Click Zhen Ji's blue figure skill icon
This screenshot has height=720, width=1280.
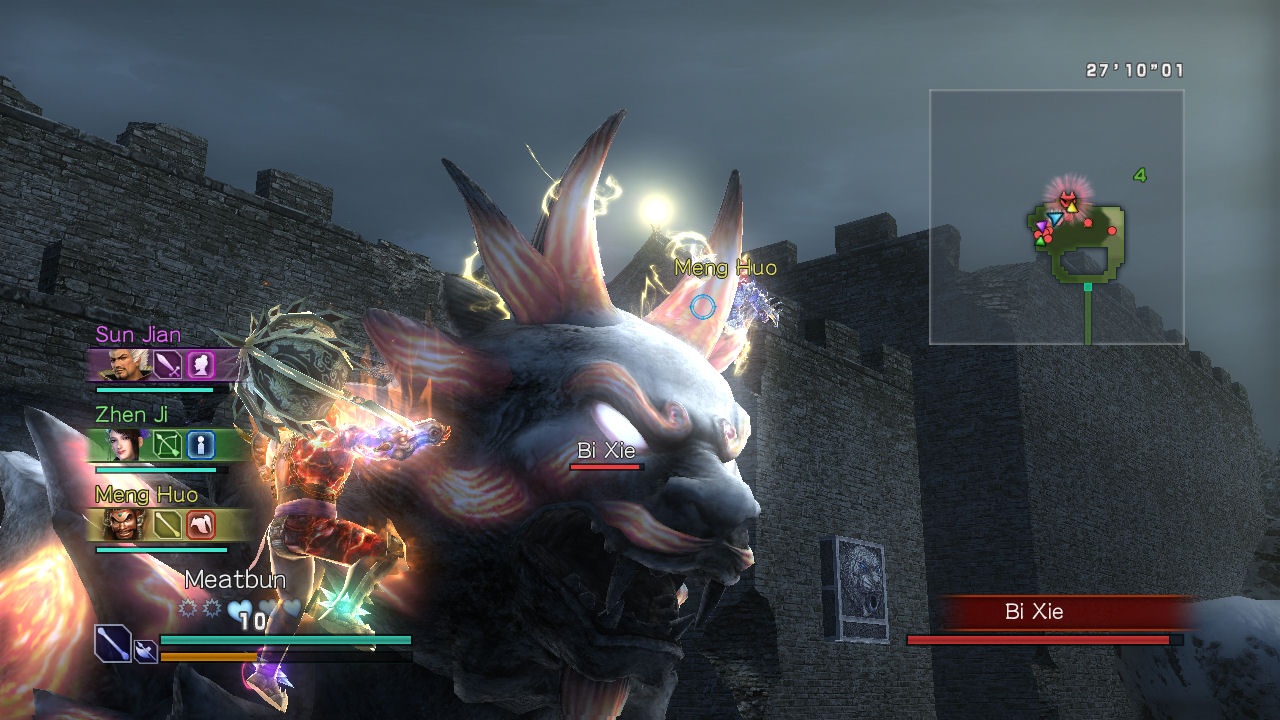pyautogui.click(x=201, y=444)
